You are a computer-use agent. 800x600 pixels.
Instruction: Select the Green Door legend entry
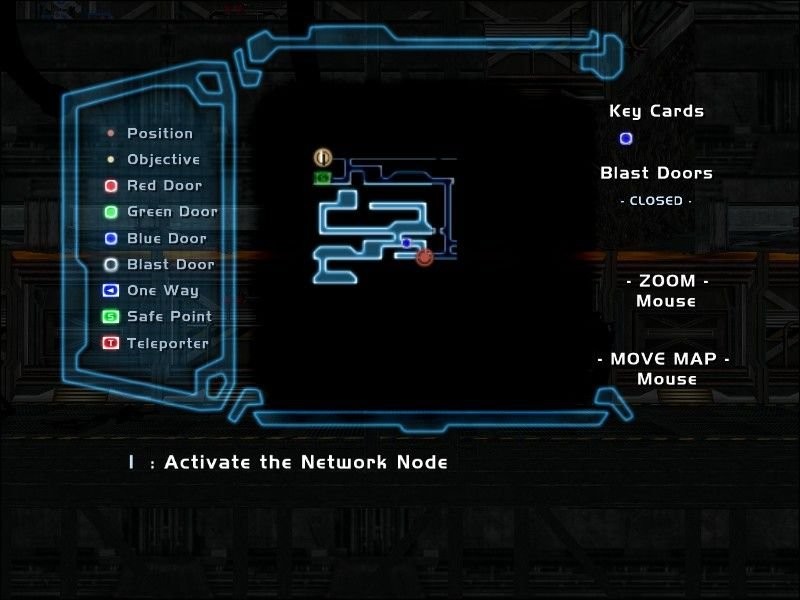pyautogui.click(x=160, y=212)
